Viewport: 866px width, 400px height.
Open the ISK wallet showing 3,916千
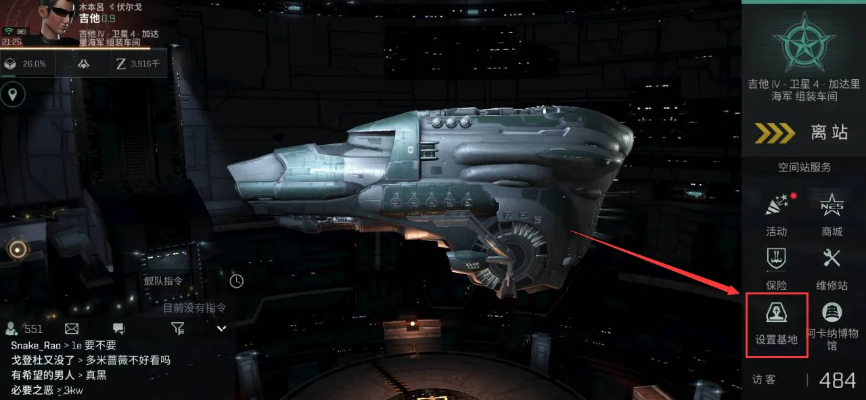click(132, 63)
